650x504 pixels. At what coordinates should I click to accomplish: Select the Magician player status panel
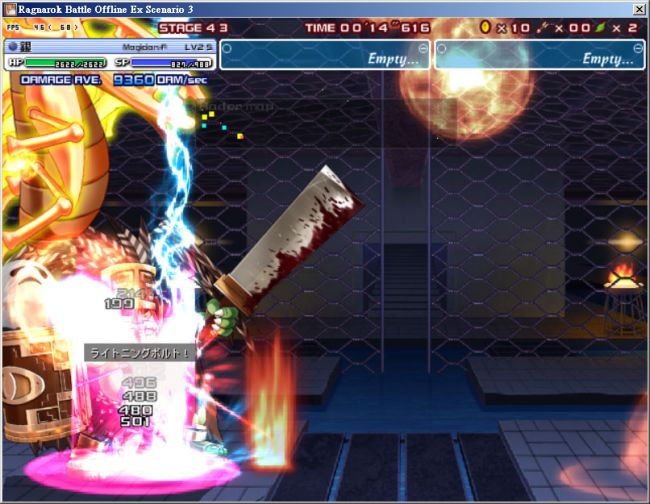pyautogui.click(x=110, y=54)
